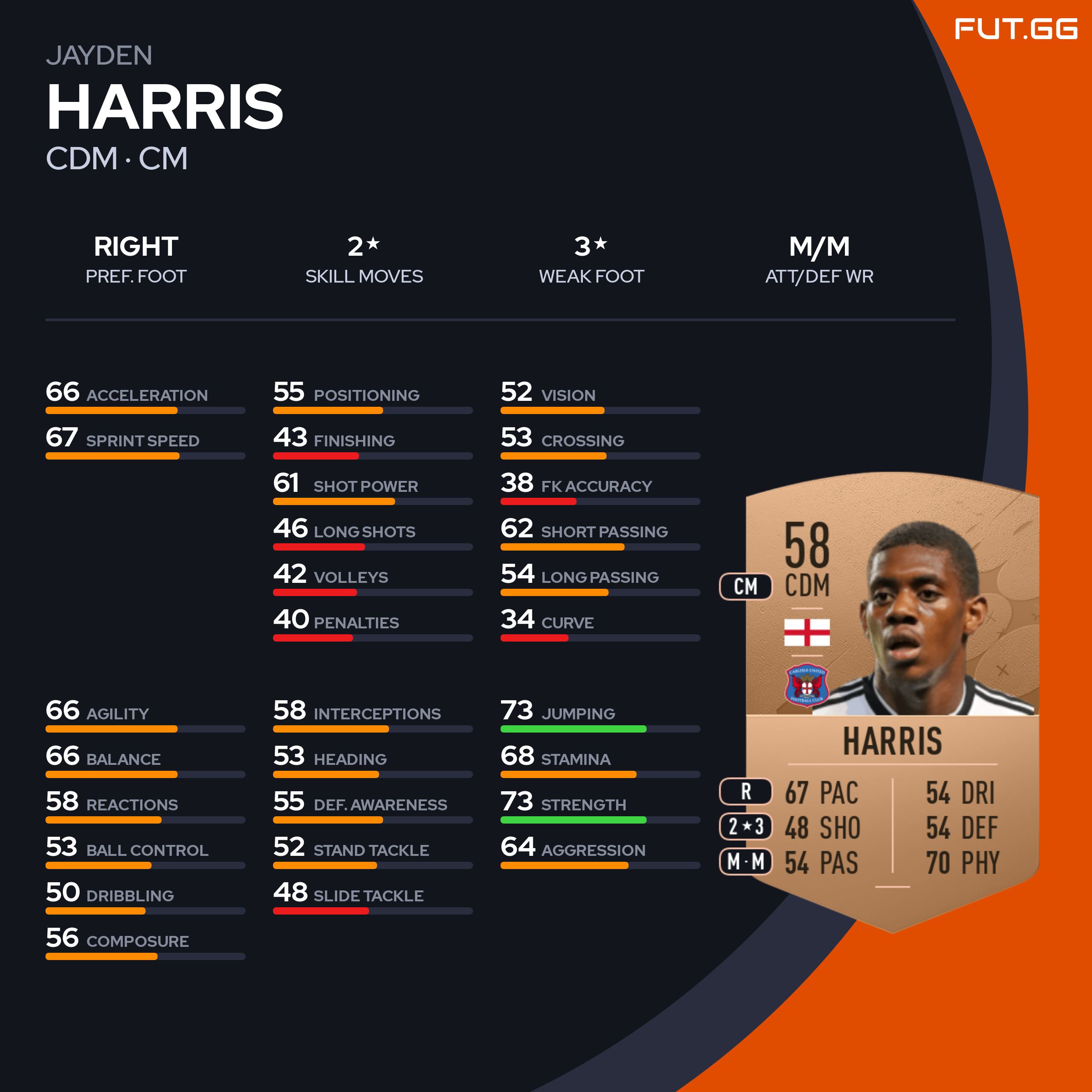Select the Harris 58 CDM player card
Screen dimensions: 1092x1092
click(x=892, y=701)
